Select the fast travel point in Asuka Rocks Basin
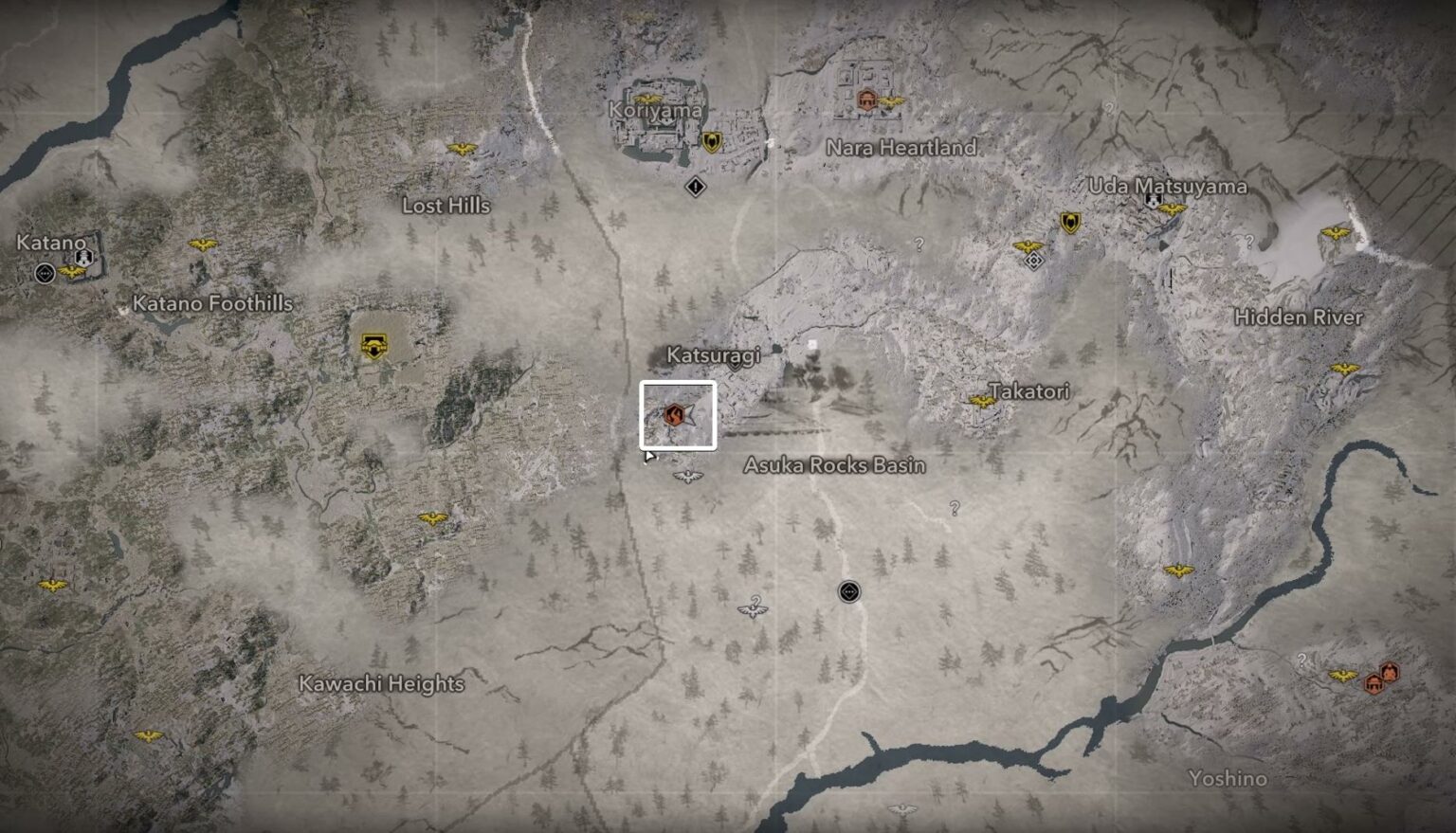The width and height of the screenshot is (1456, 833). 849,592
